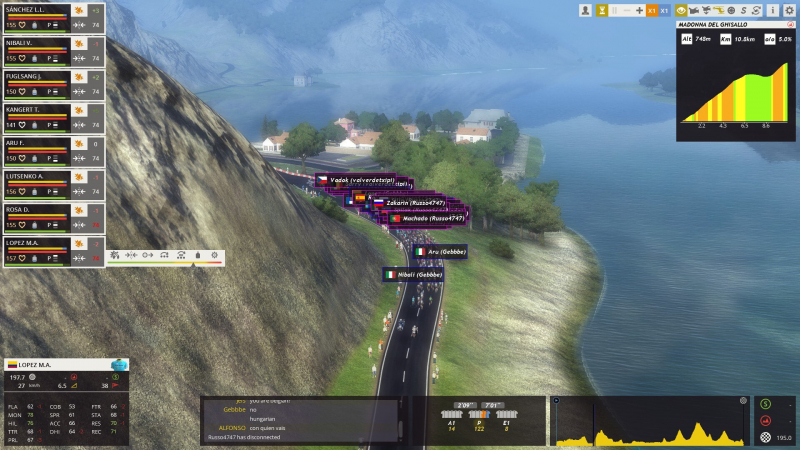Open the race information 'i' button
This screenshot has width=800, height=450.
[772, 10]
